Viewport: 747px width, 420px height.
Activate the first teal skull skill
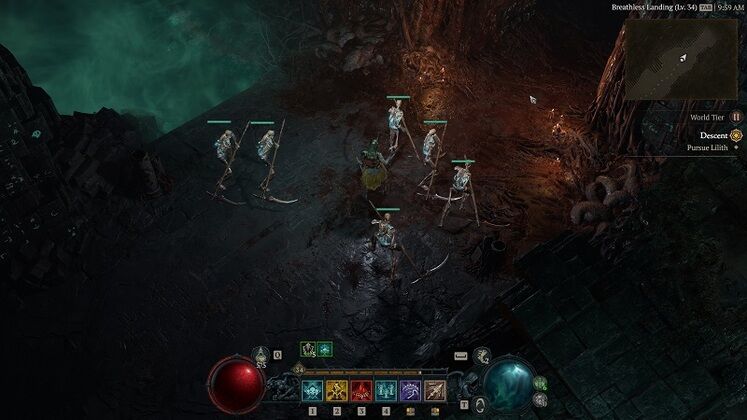313,391
